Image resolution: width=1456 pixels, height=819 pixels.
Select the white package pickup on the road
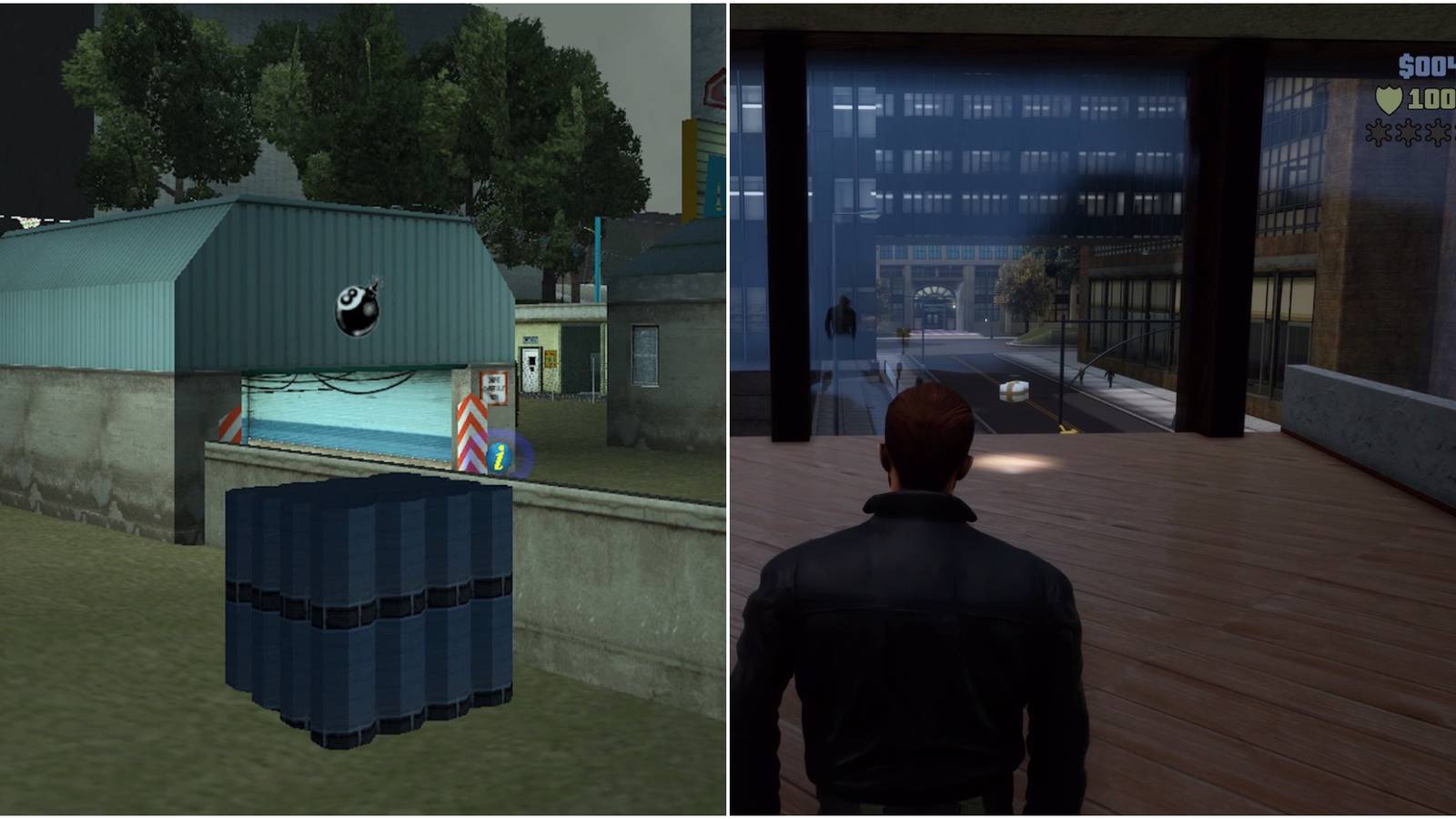1016,389
